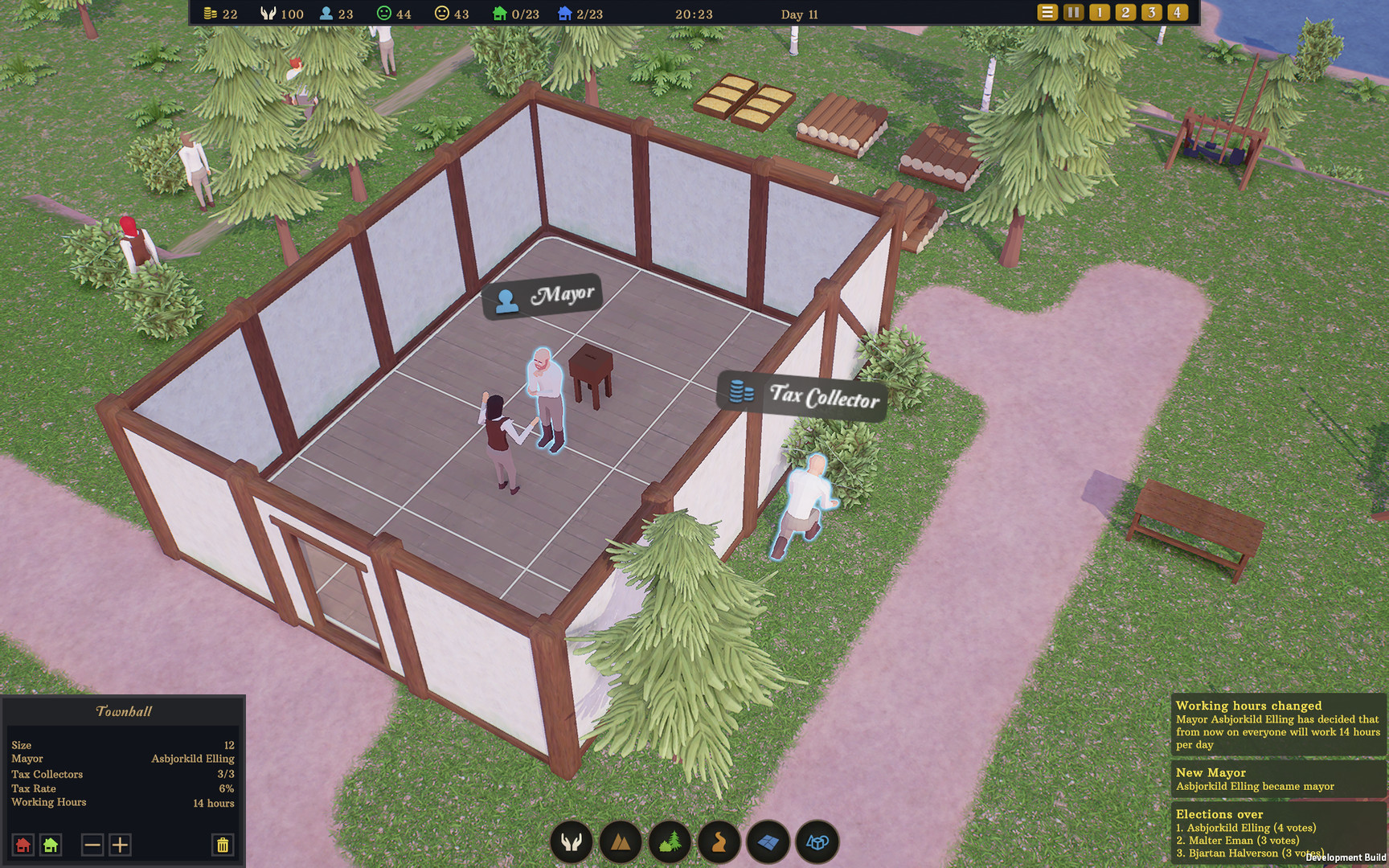Set game speed to 4

[x=1177, y=13]
